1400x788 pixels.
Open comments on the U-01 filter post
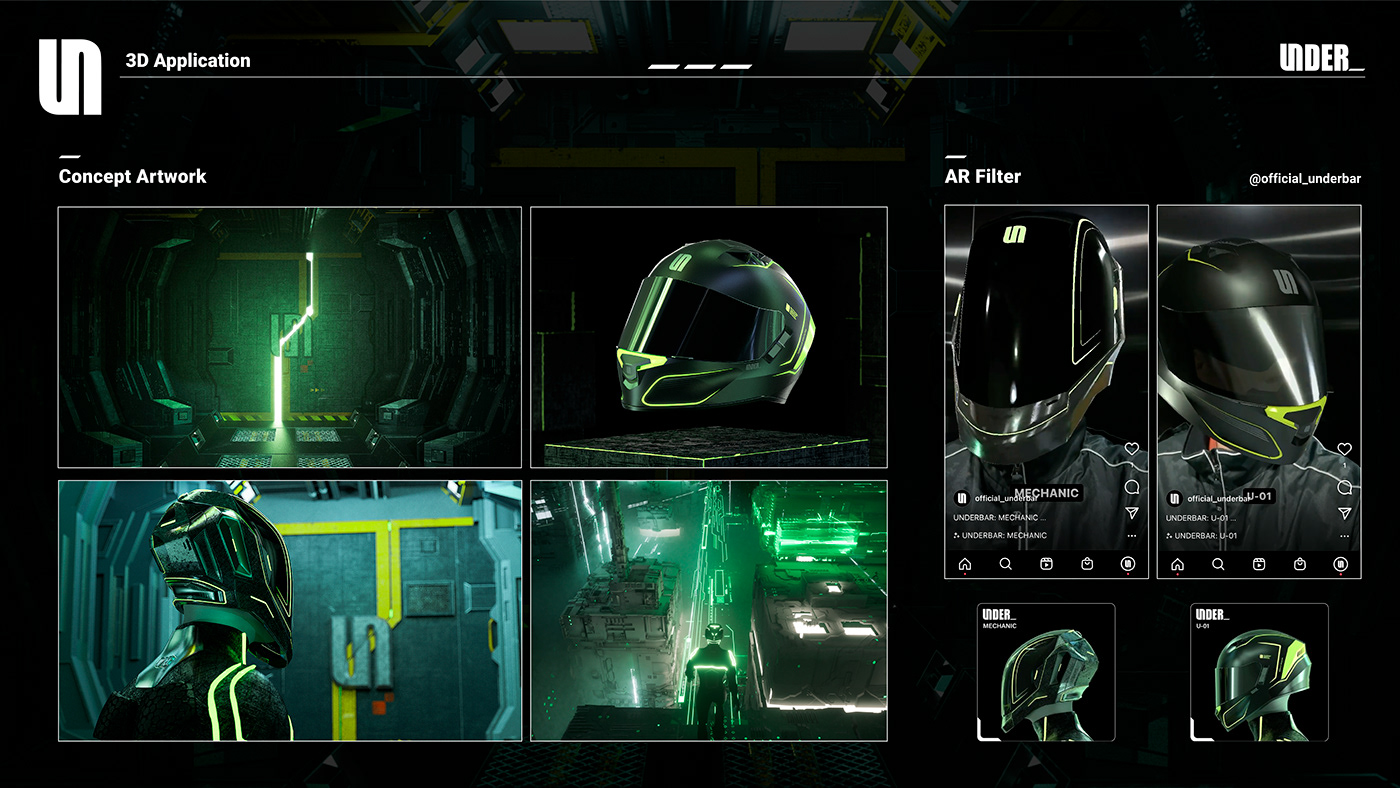[x=1345, y=487]
